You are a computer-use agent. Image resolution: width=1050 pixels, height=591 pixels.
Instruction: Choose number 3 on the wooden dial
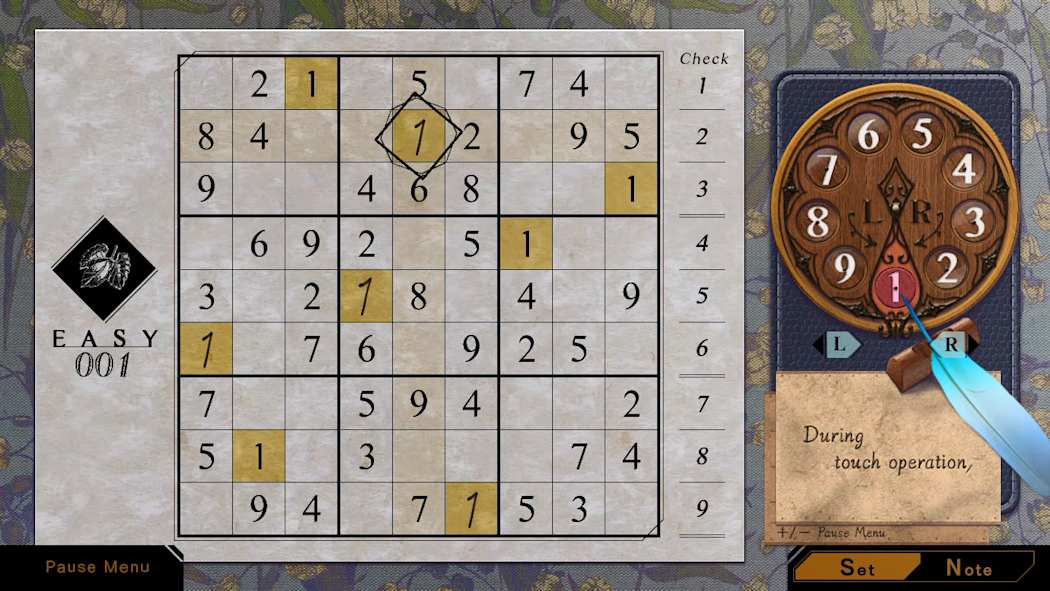point(975,222)
